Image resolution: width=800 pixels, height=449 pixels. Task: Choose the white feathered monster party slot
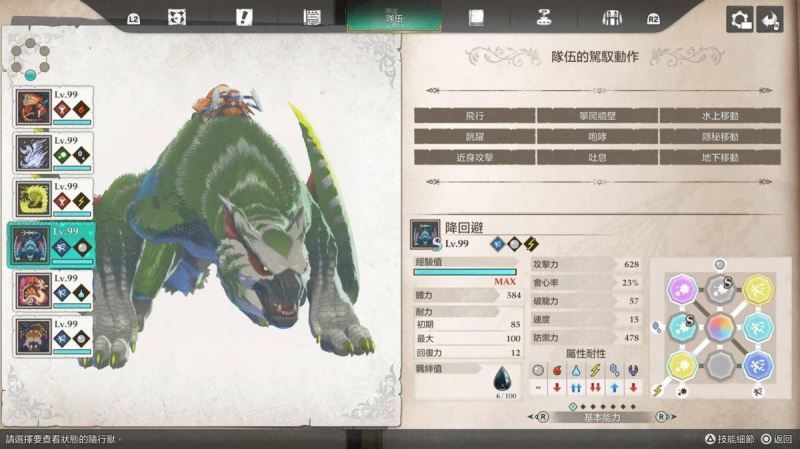53,152
